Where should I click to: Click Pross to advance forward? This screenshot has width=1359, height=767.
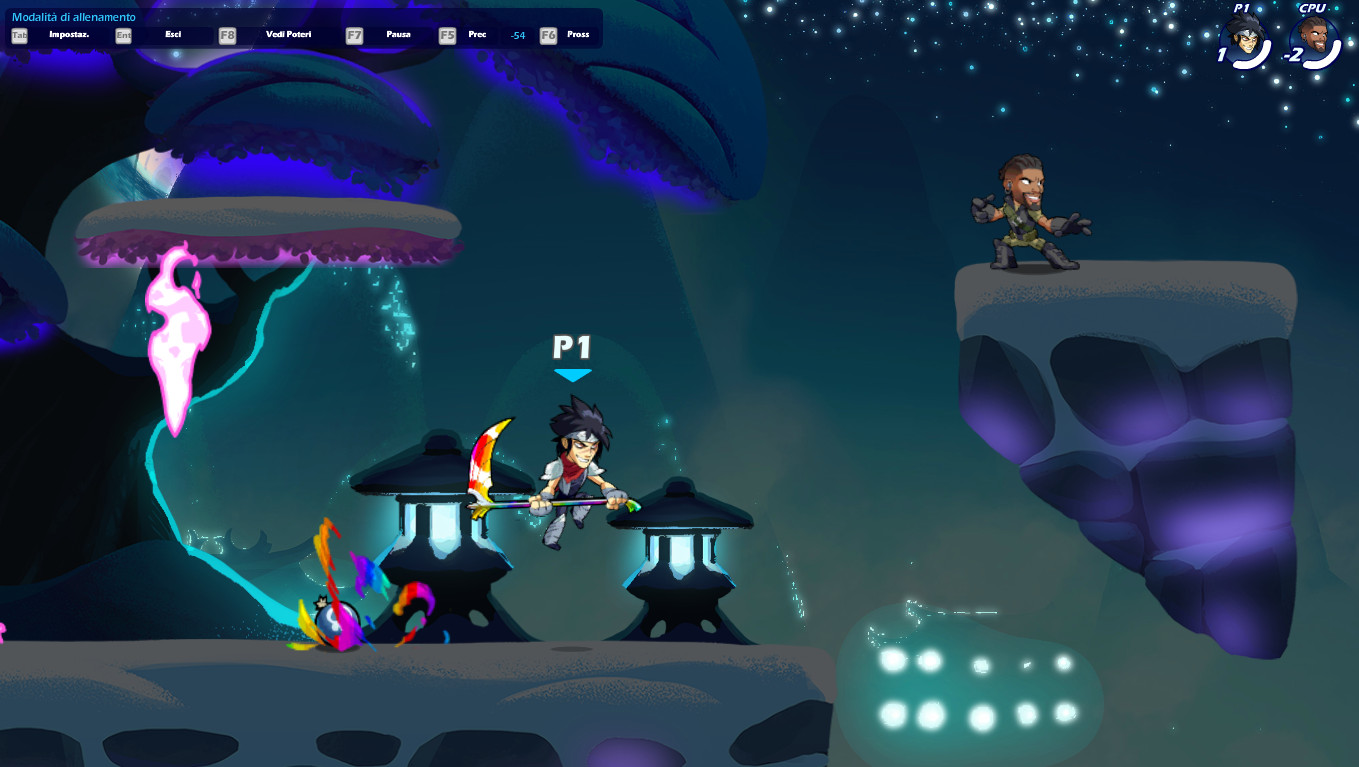point(577,34)
